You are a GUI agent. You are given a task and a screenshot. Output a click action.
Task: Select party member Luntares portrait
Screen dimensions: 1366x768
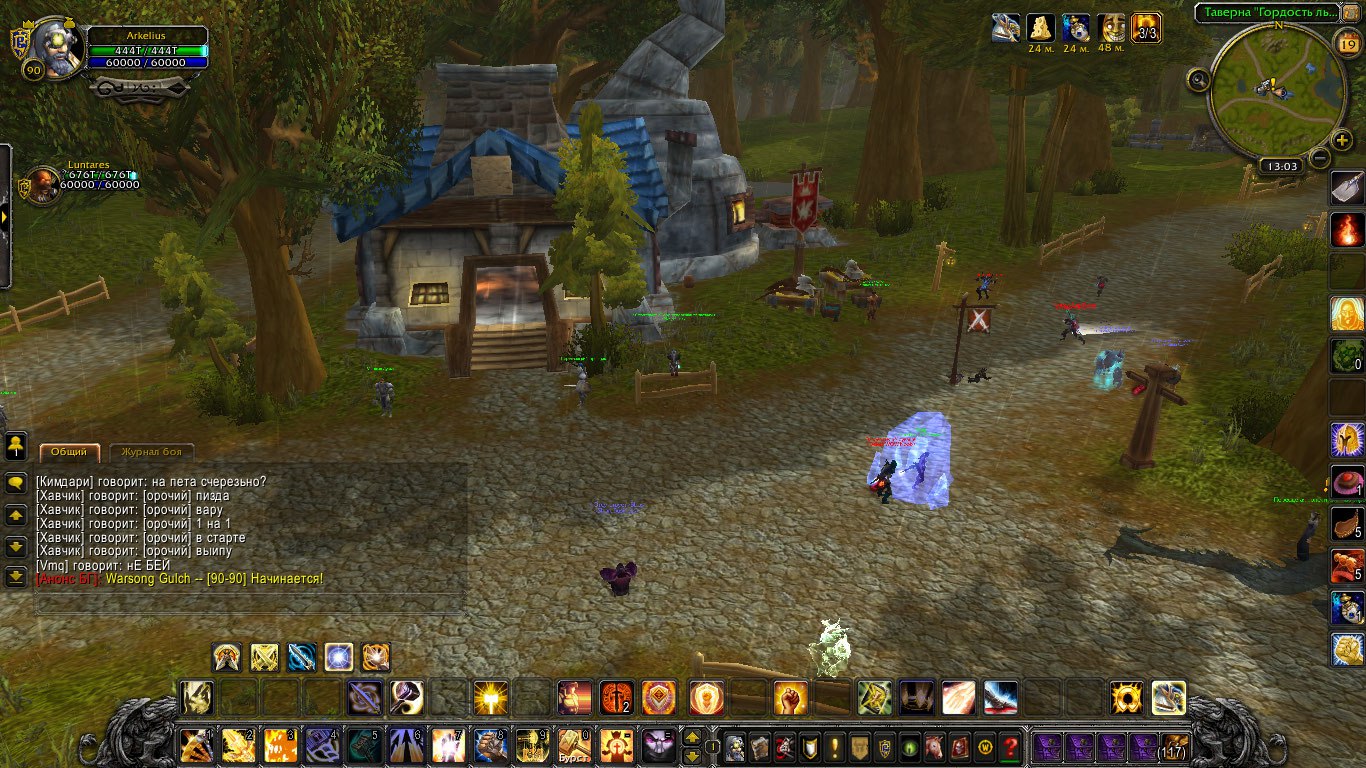43,184
